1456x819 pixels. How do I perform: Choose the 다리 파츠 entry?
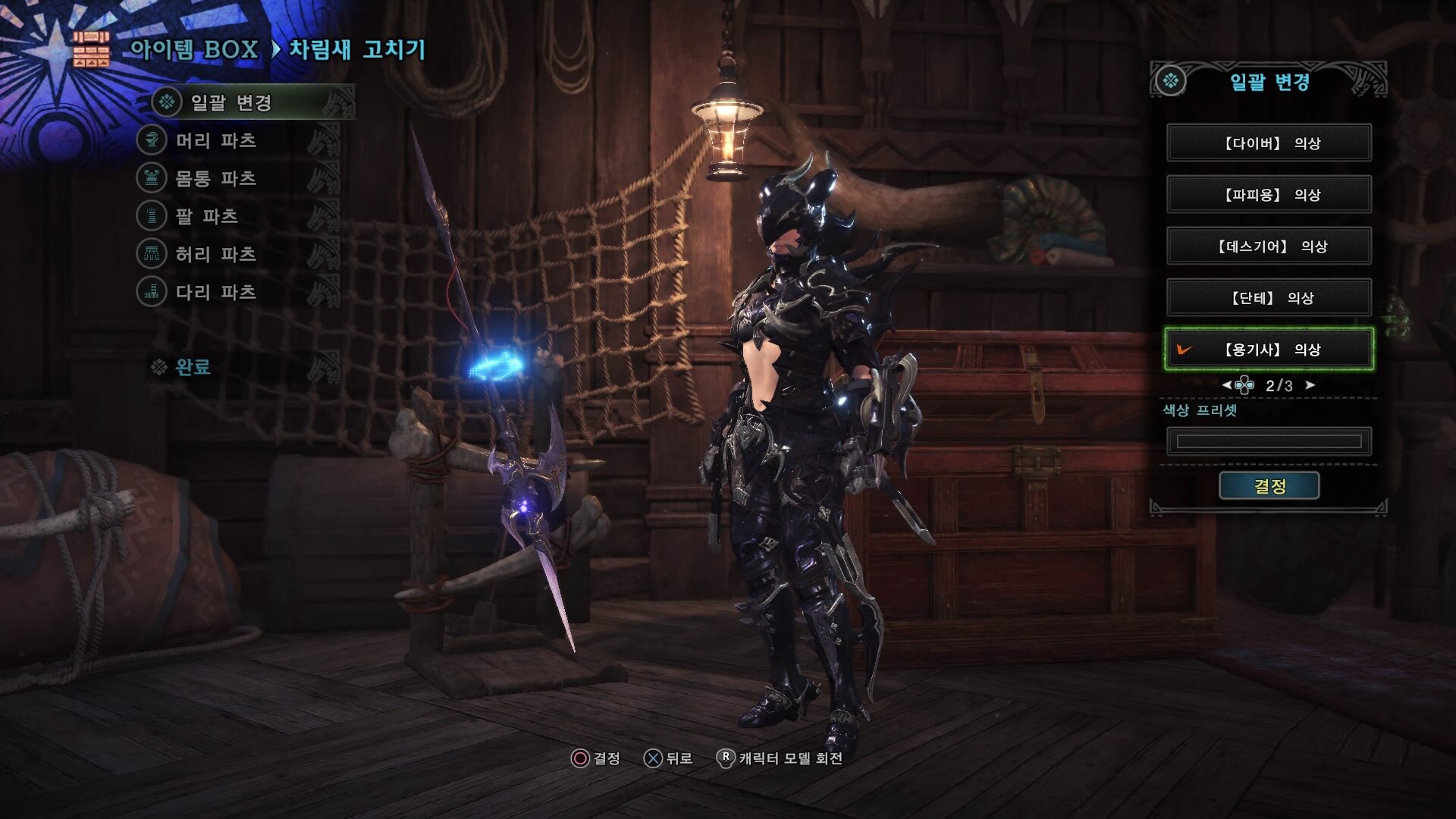[x=215, y=292]
